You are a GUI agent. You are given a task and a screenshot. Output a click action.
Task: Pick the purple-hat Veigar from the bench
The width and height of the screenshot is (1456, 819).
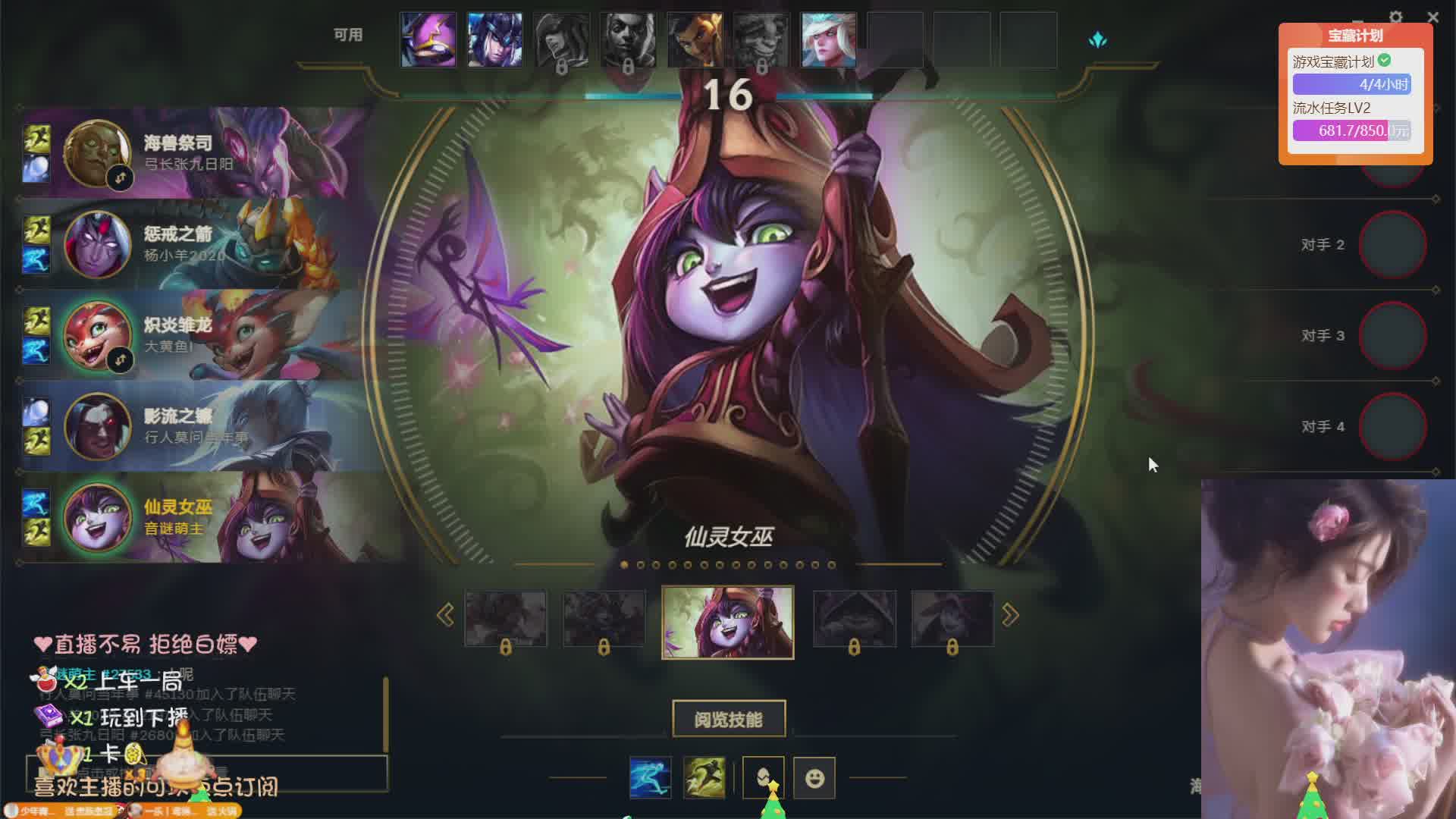click(428, 40)
